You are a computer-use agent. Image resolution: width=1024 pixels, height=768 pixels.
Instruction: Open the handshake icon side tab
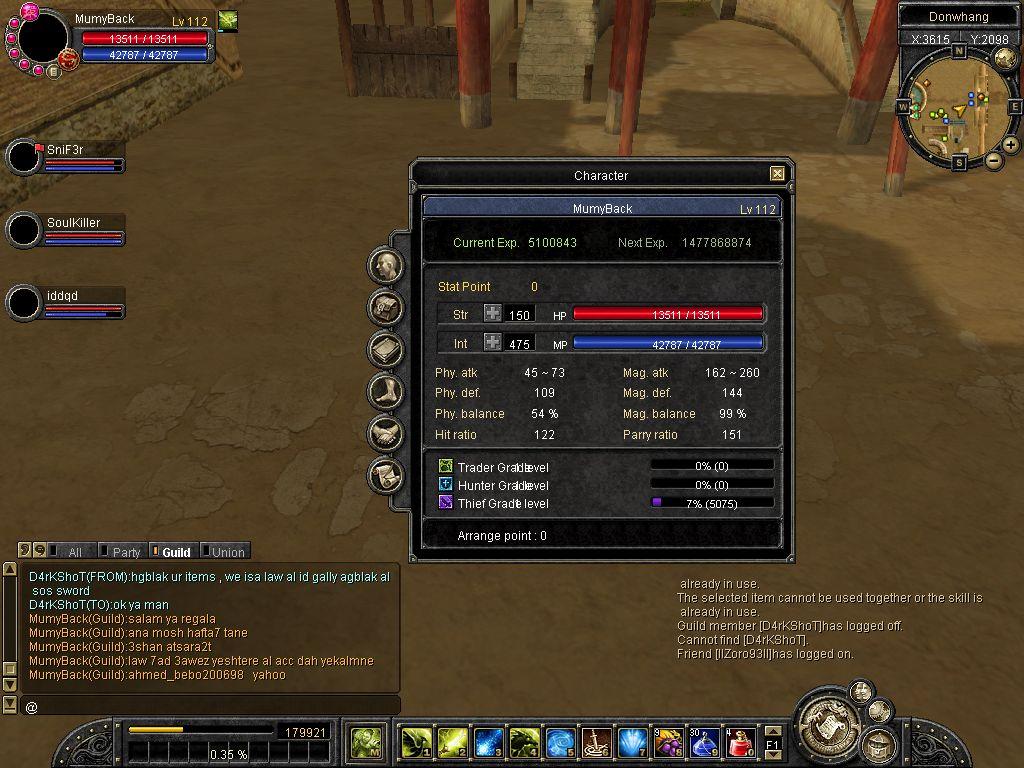click(x=386, y=433)
